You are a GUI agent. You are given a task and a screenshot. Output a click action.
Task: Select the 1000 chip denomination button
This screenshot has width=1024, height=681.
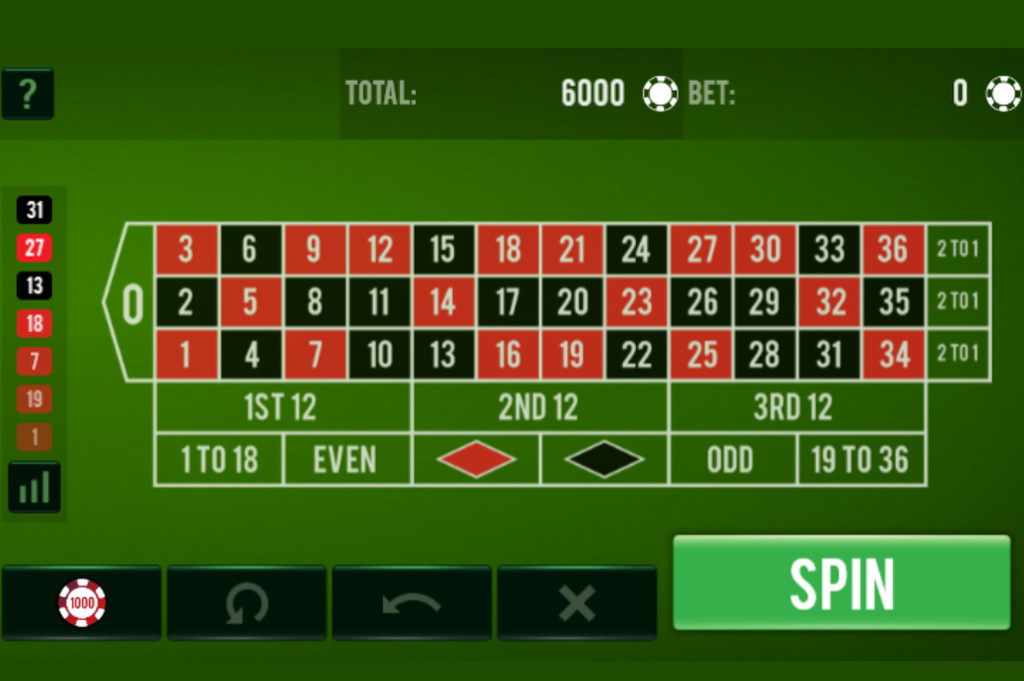[x=82, y=602]
